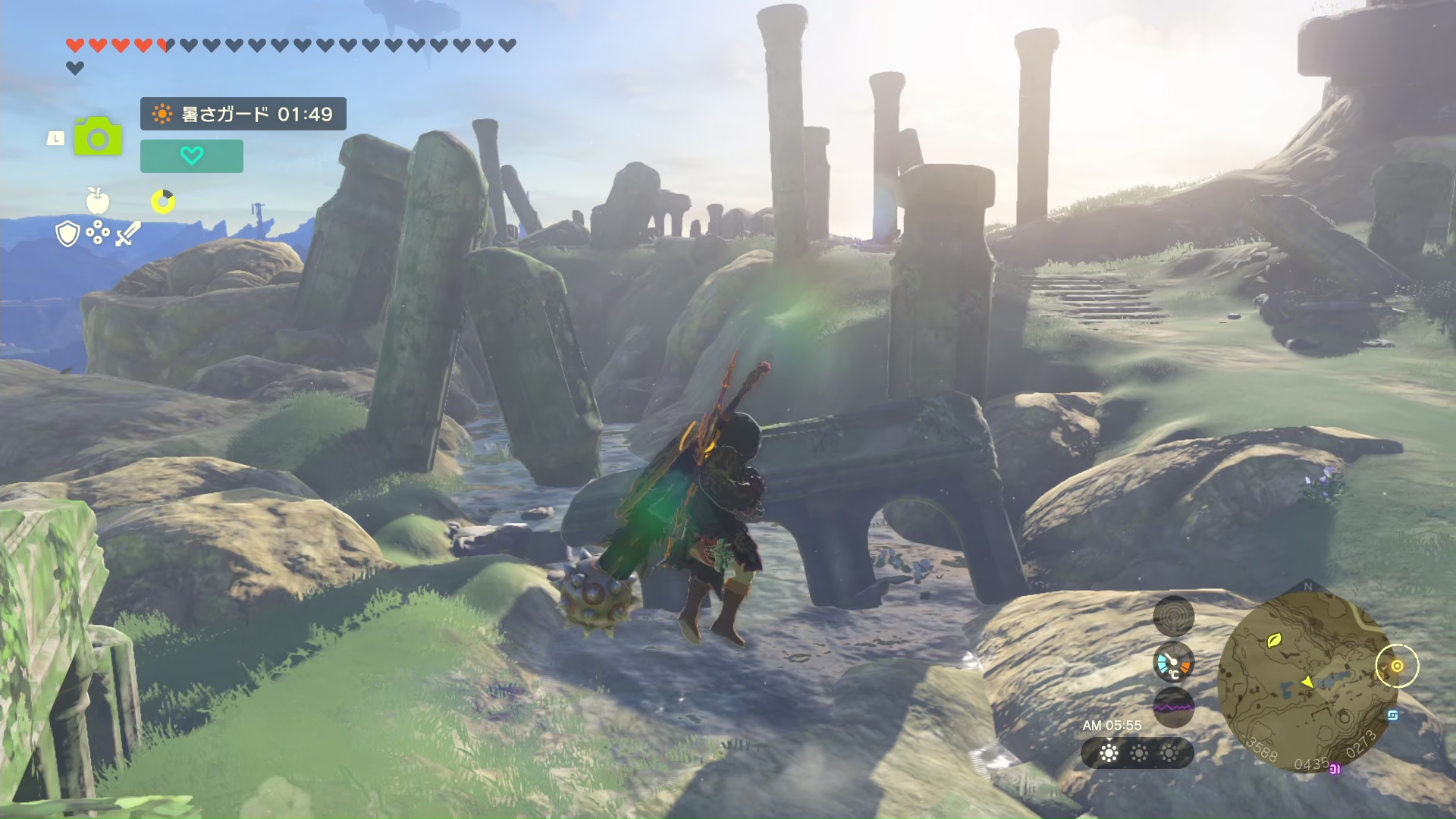
Task: Click the circled yellow objective marker
Action: 1397,666
